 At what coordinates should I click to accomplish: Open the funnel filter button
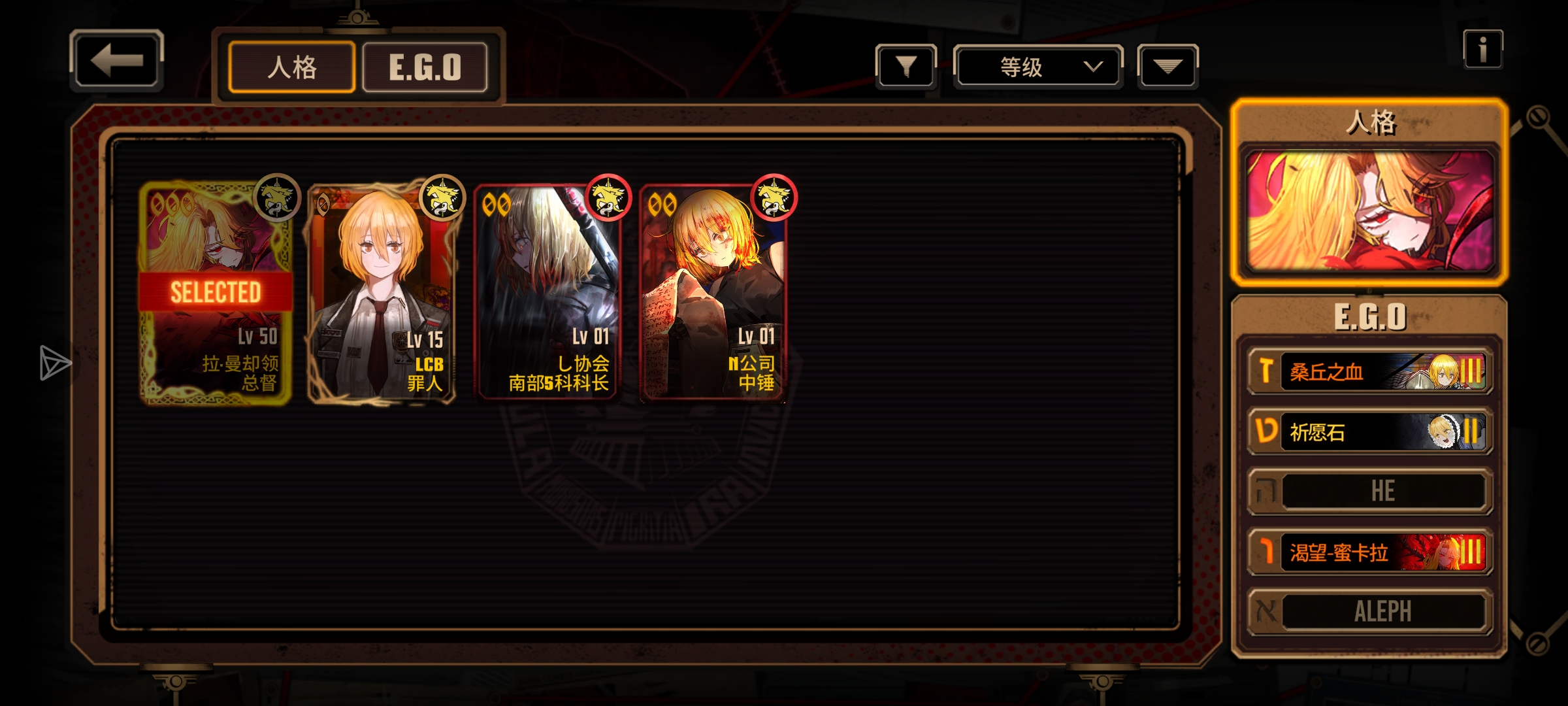pos(906,66)
